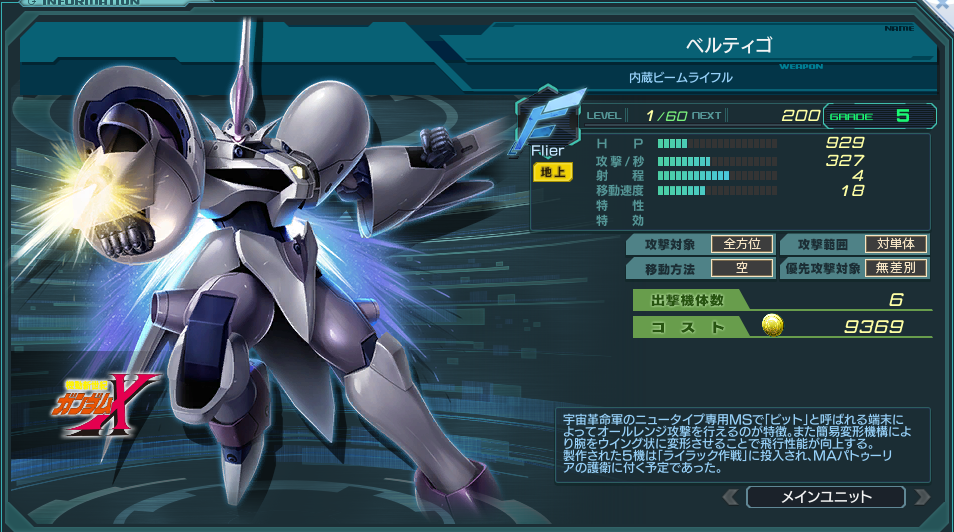
Task: Show the next unit with right arrow
Action: (x=921, y=497)
